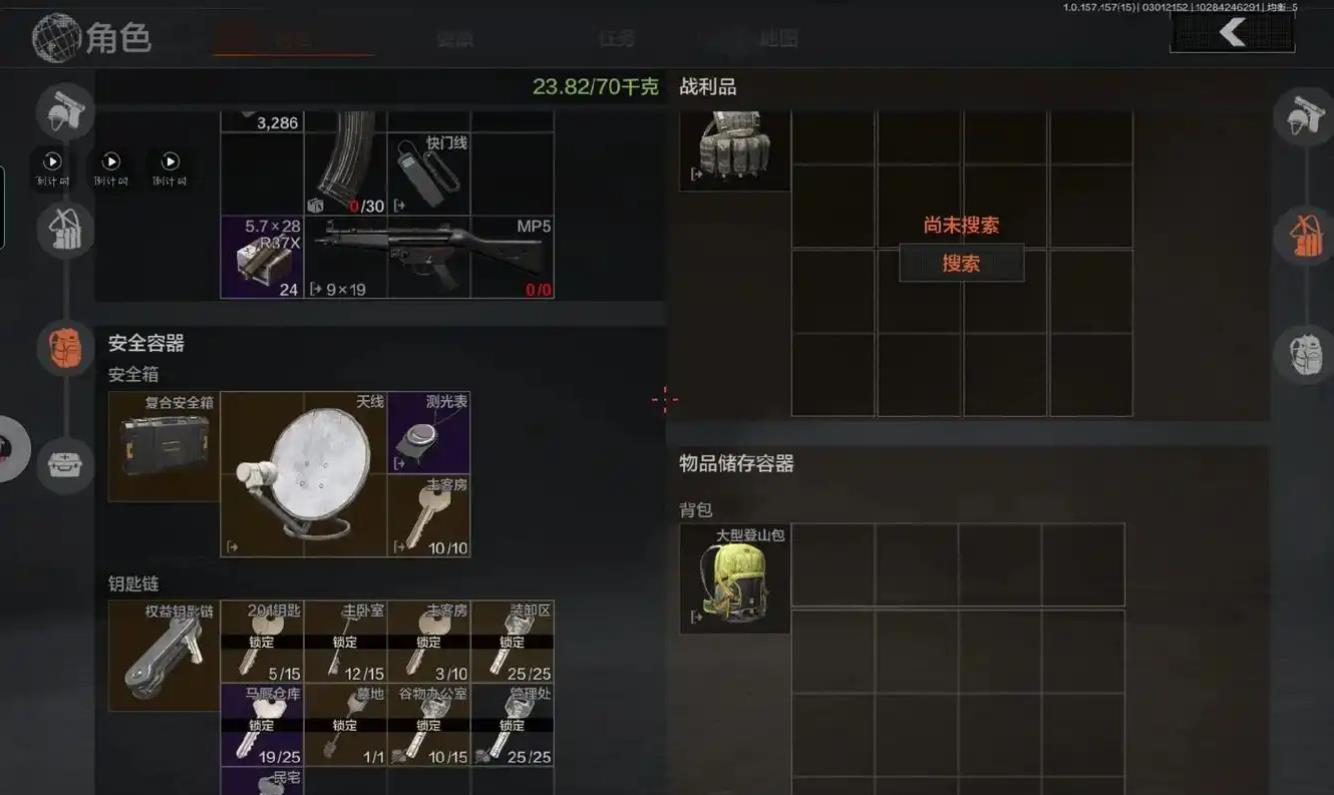Image resolution: width=1334 pixels, height=795 pixels.
Task: Pick the 墓地 key with 1/1 uses
Action: tap(345, 725)
